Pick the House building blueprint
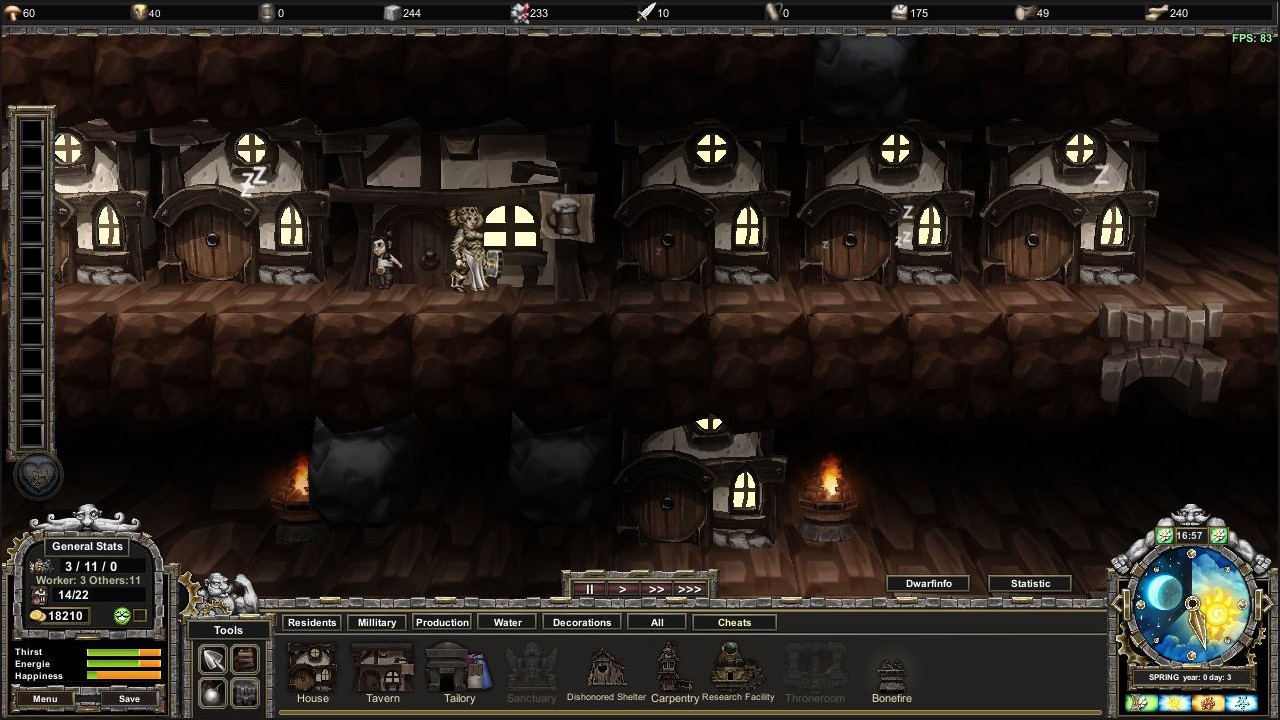 point(312,668)
